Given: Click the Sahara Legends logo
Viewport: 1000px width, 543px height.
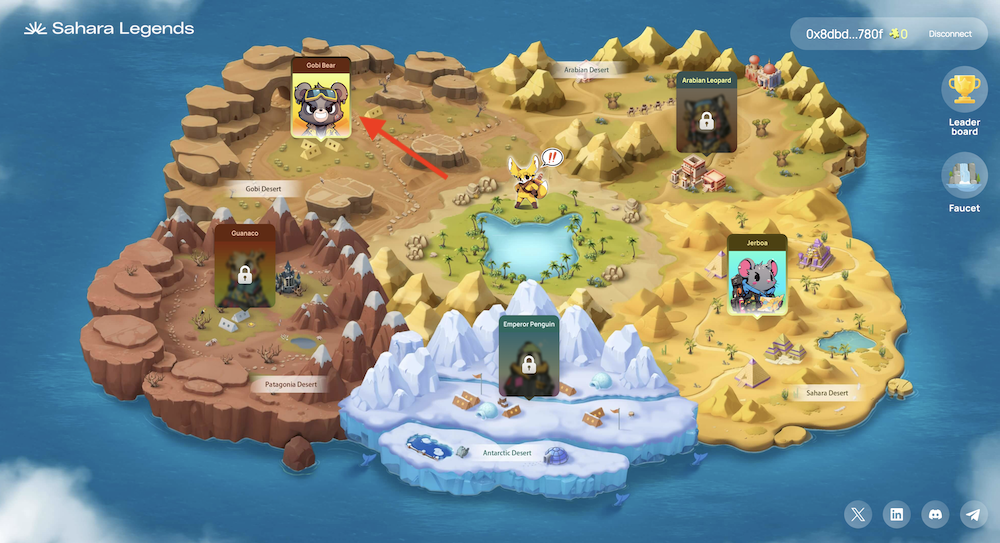Looking at the screenshot, I should 109,28.
